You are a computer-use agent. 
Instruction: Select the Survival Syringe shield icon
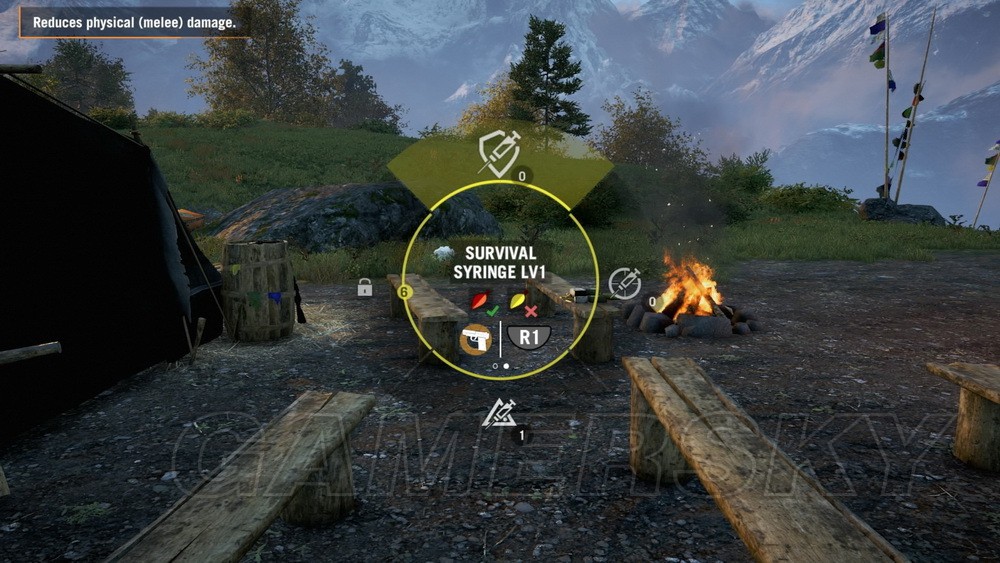click(498, 153)
